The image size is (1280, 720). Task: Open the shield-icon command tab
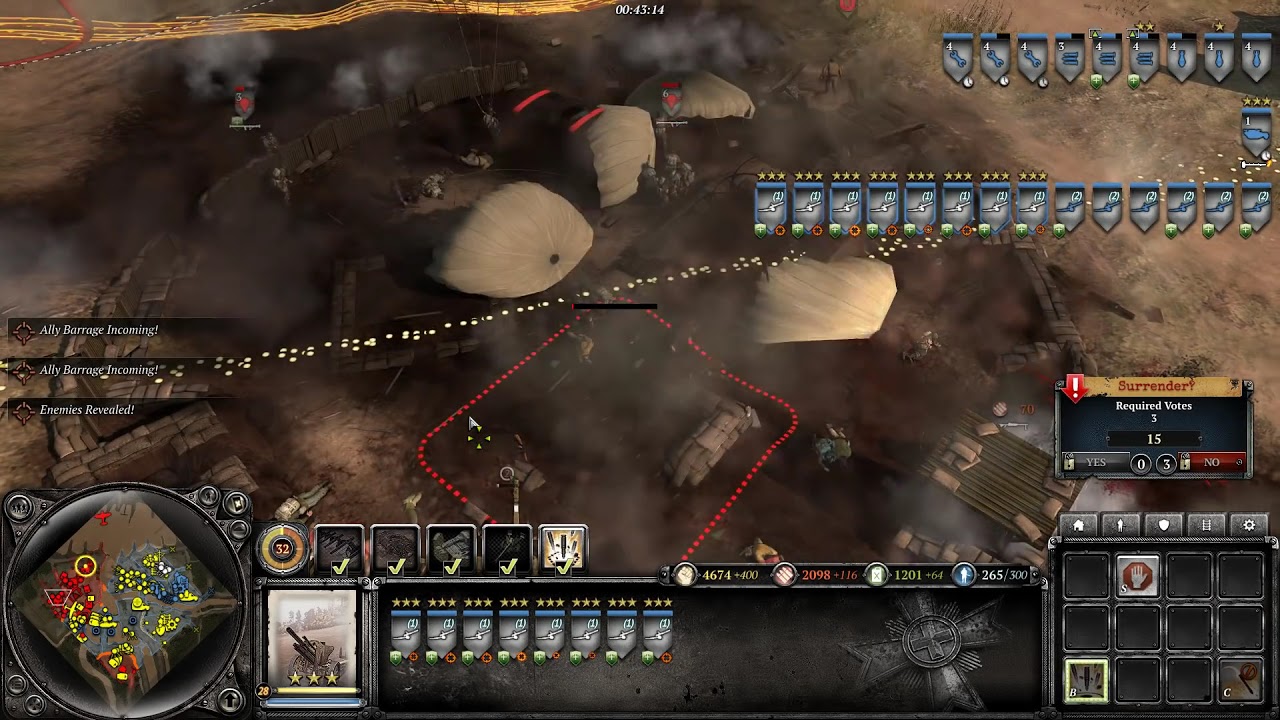1164,525
